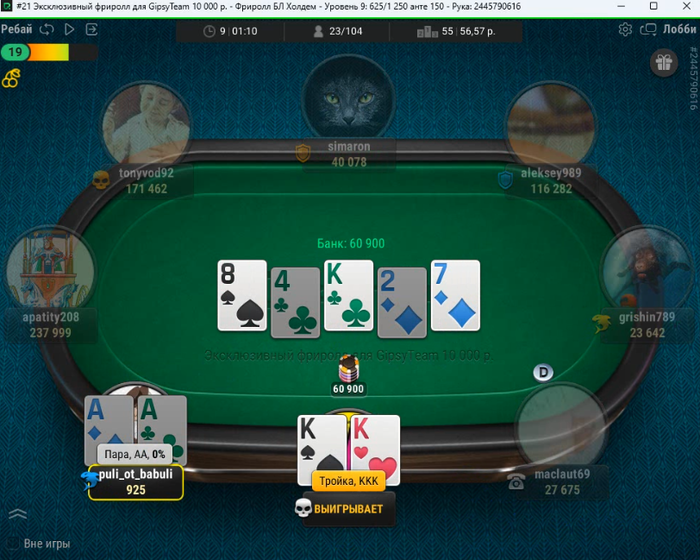This screenshot has height=560, width=700.
Task: Minimize the poker table window
Action: 625,6
